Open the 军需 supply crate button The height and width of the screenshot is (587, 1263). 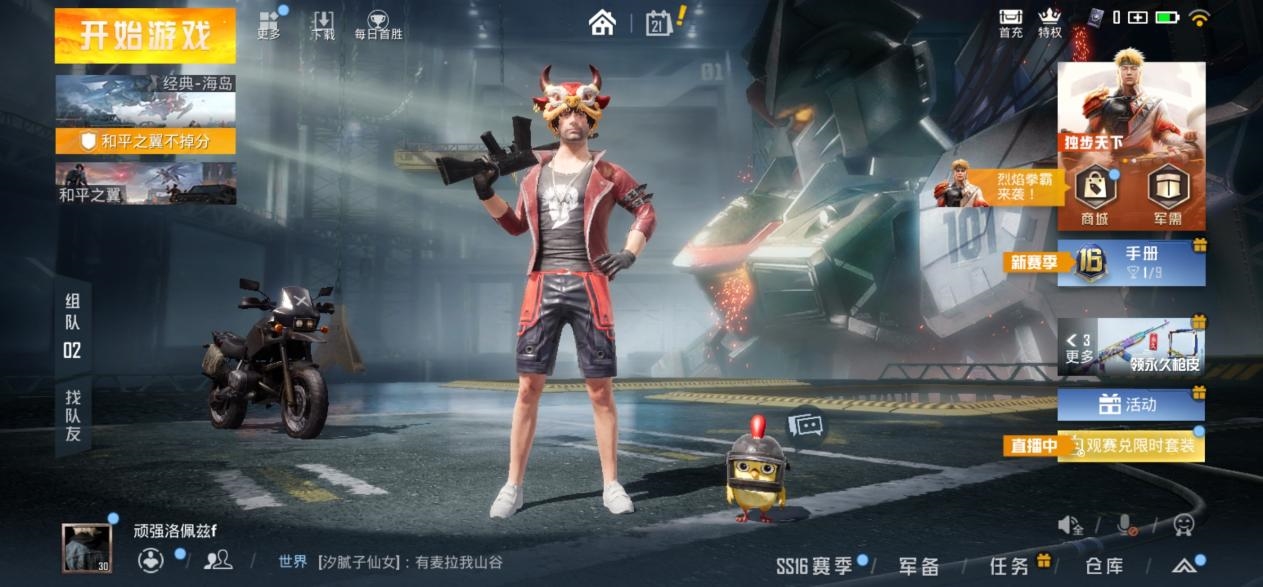point(1168,193)
